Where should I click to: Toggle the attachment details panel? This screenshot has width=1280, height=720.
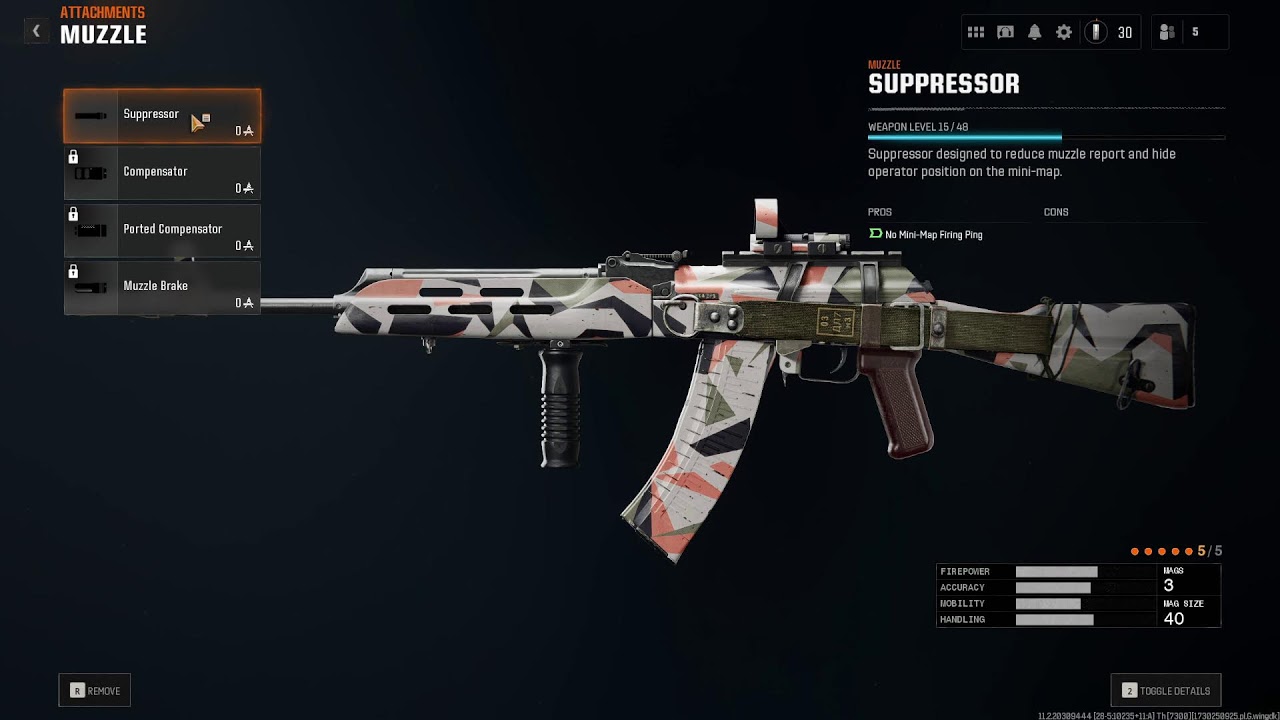point(1166,691)
